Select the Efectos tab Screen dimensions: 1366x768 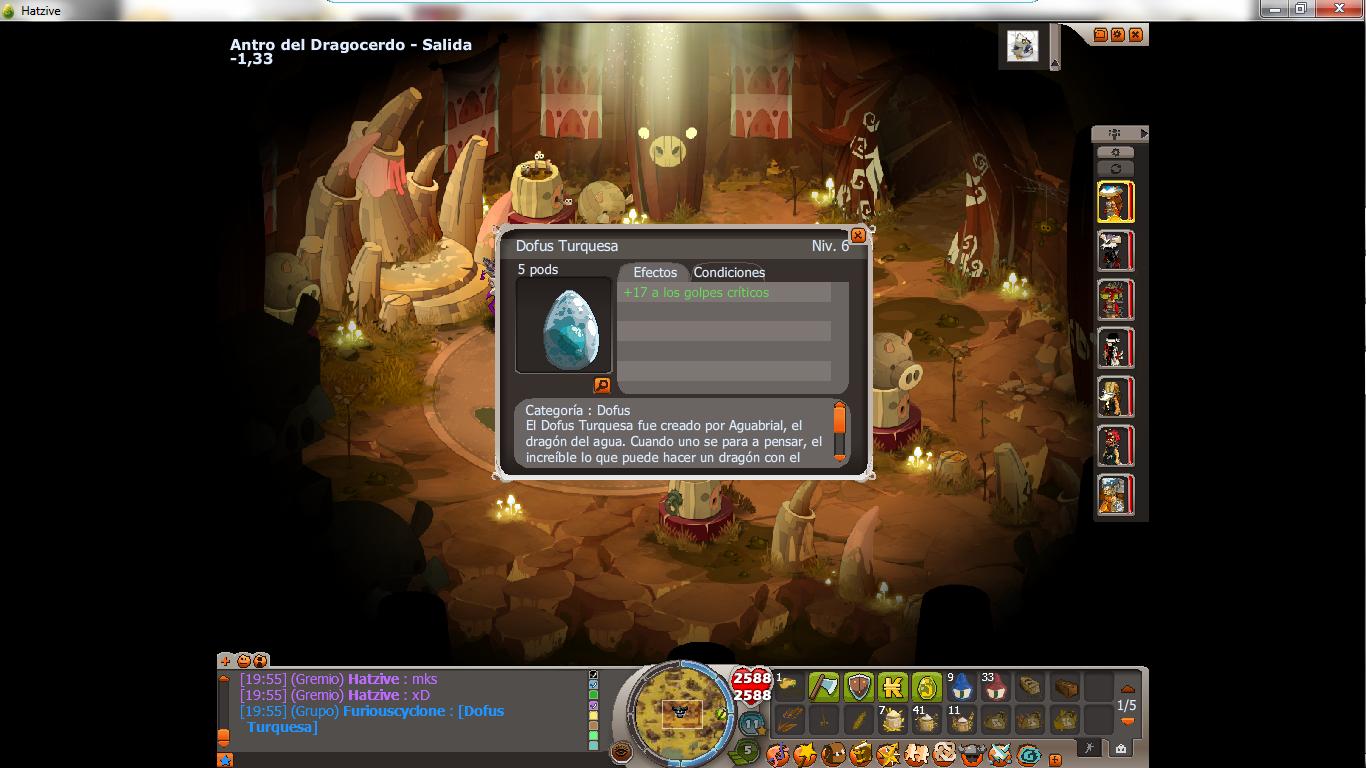654,272
